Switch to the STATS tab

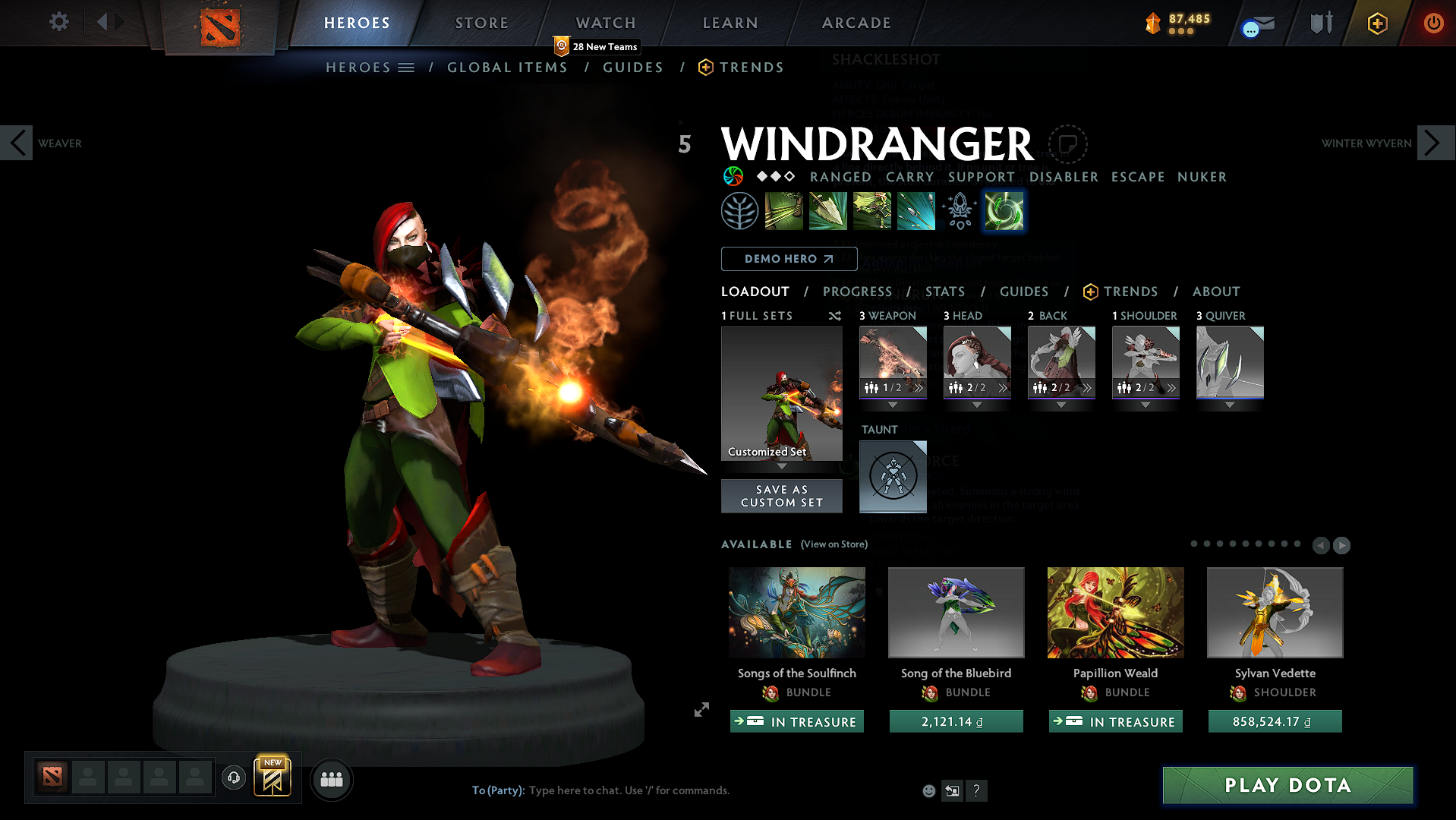944,292
